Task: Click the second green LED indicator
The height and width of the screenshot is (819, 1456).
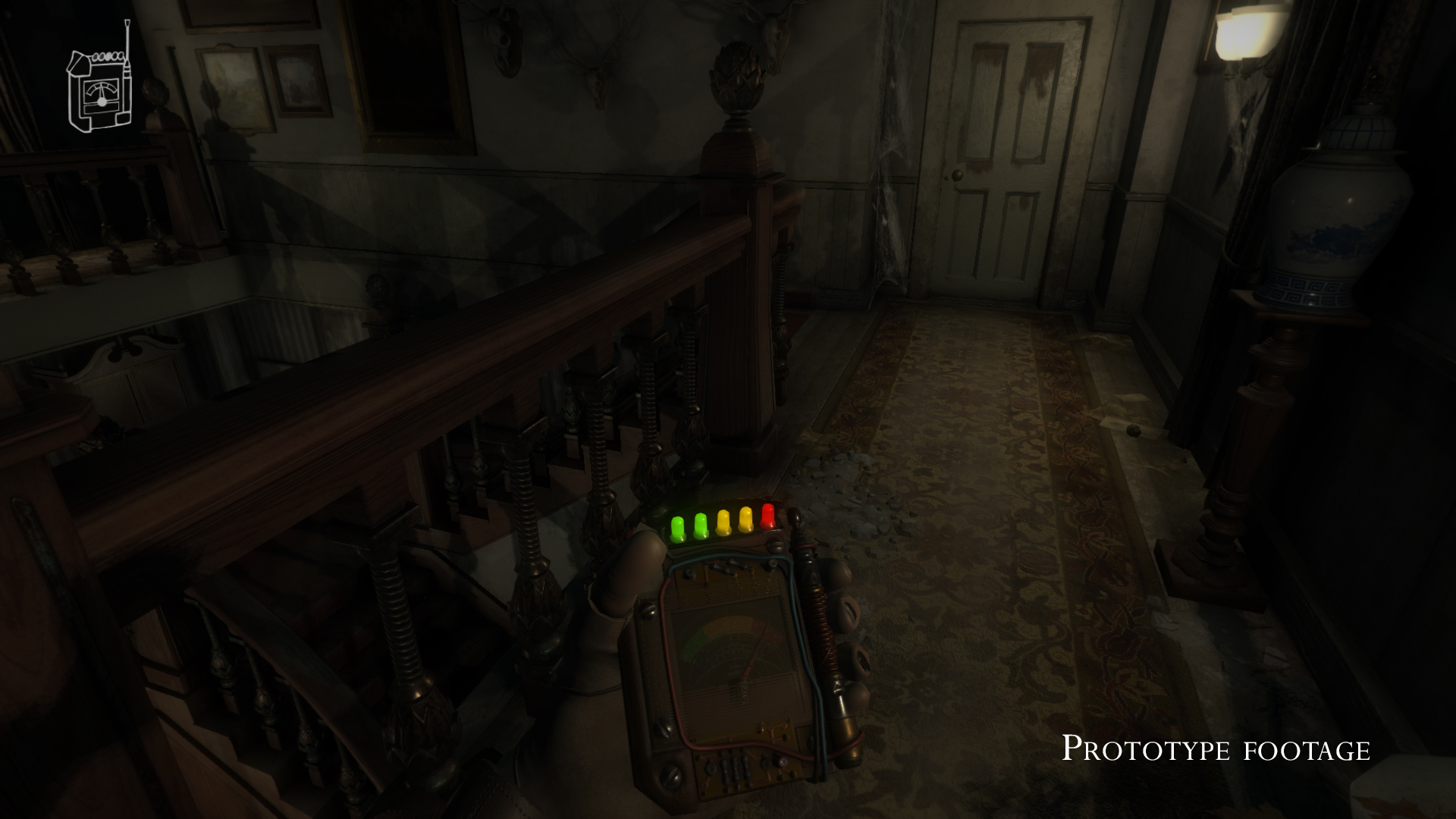Action: coord(701,524)
